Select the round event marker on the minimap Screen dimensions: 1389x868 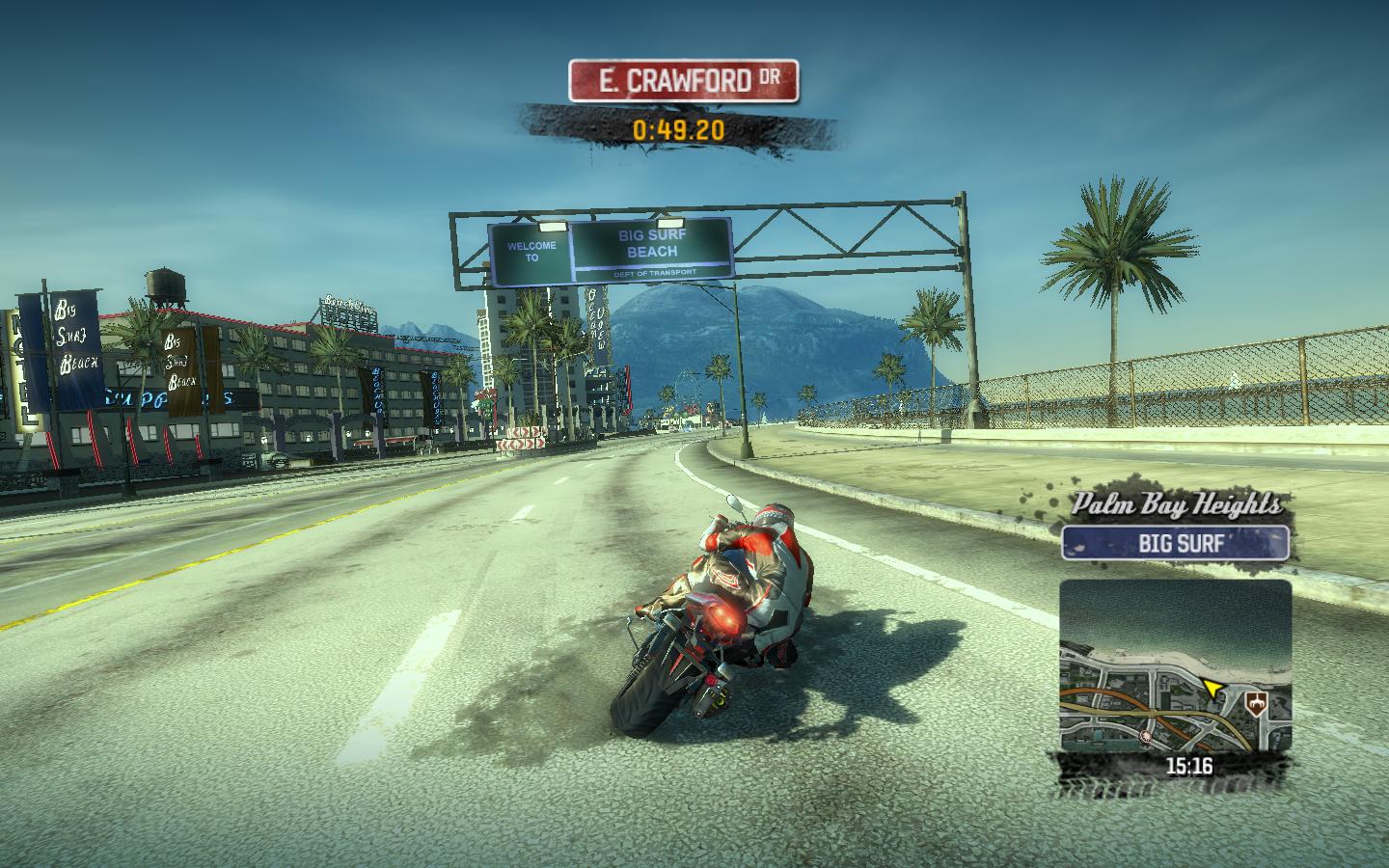1145,736
